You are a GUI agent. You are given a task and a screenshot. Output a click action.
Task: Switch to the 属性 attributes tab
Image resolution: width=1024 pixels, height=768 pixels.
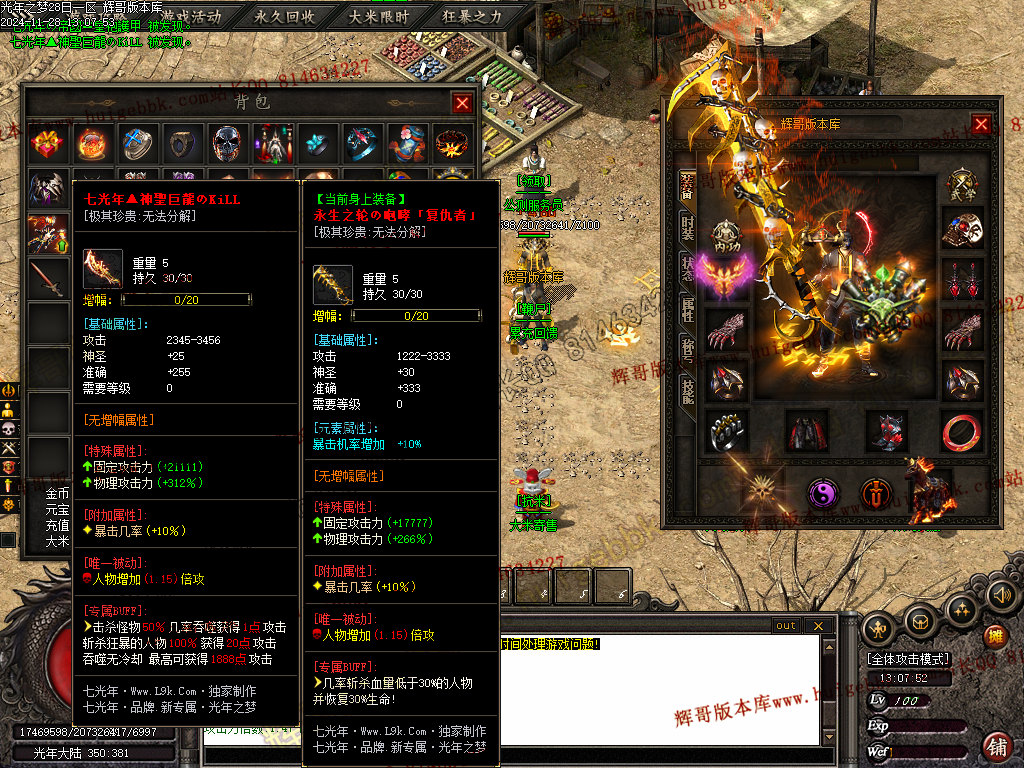tap(687, 309)
